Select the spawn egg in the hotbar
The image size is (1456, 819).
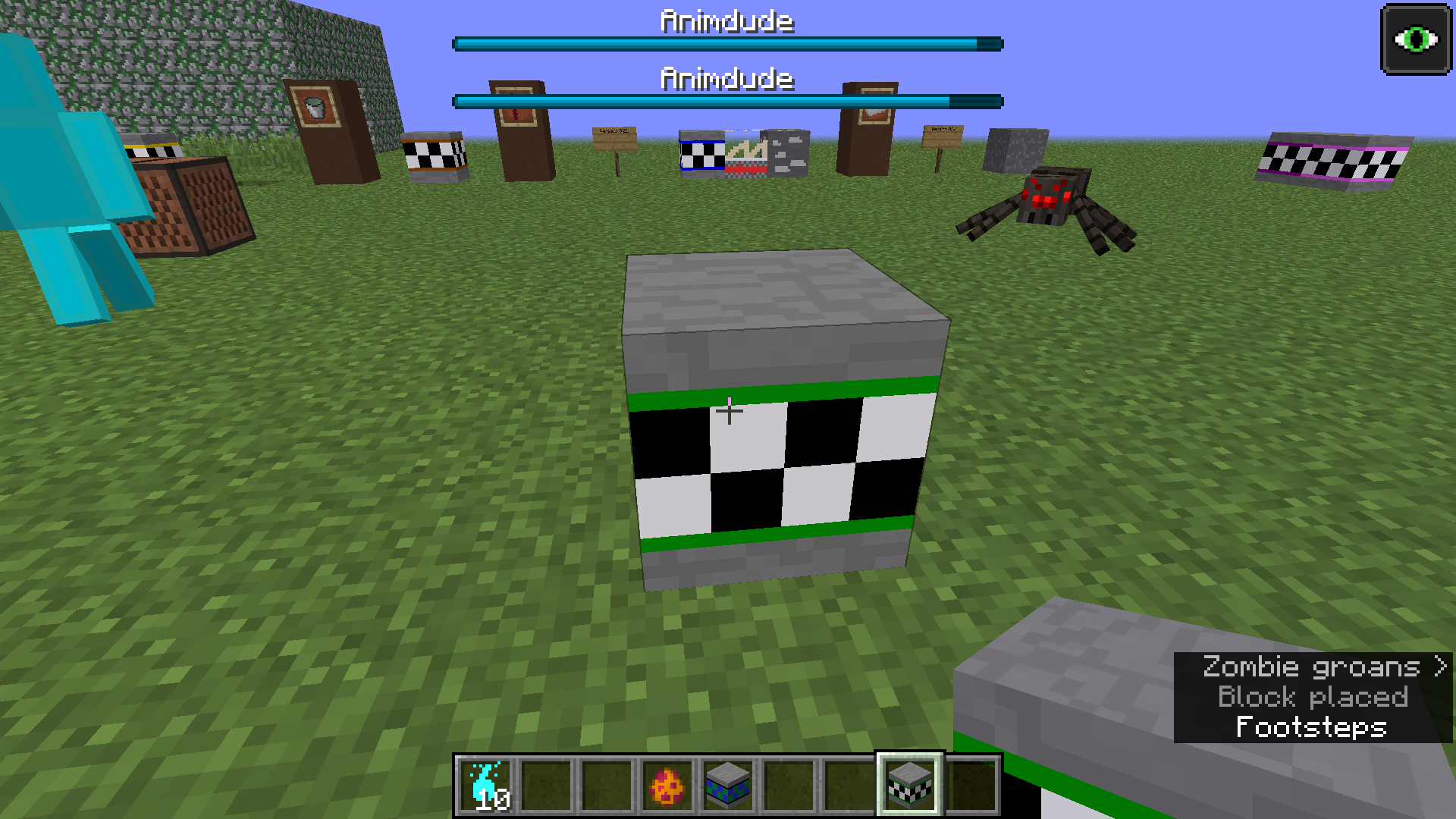coord(667,785)
